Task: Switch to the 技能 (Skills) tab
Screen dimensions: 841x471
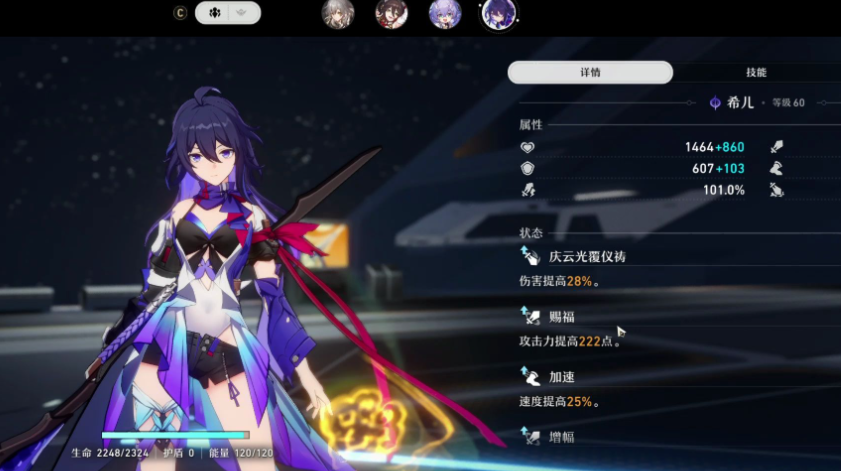Action: [x=756, y=72]
